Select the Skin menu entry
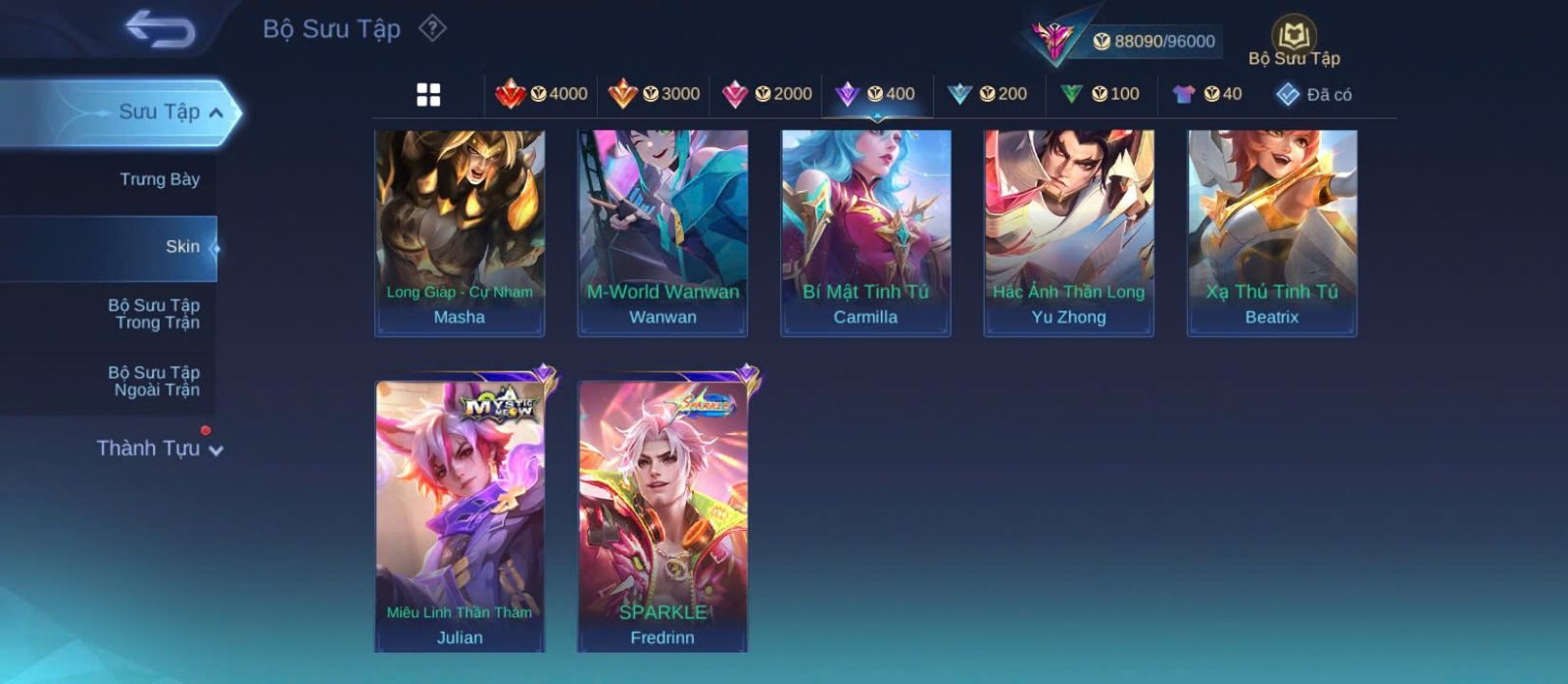 click(x=181, y=247)
